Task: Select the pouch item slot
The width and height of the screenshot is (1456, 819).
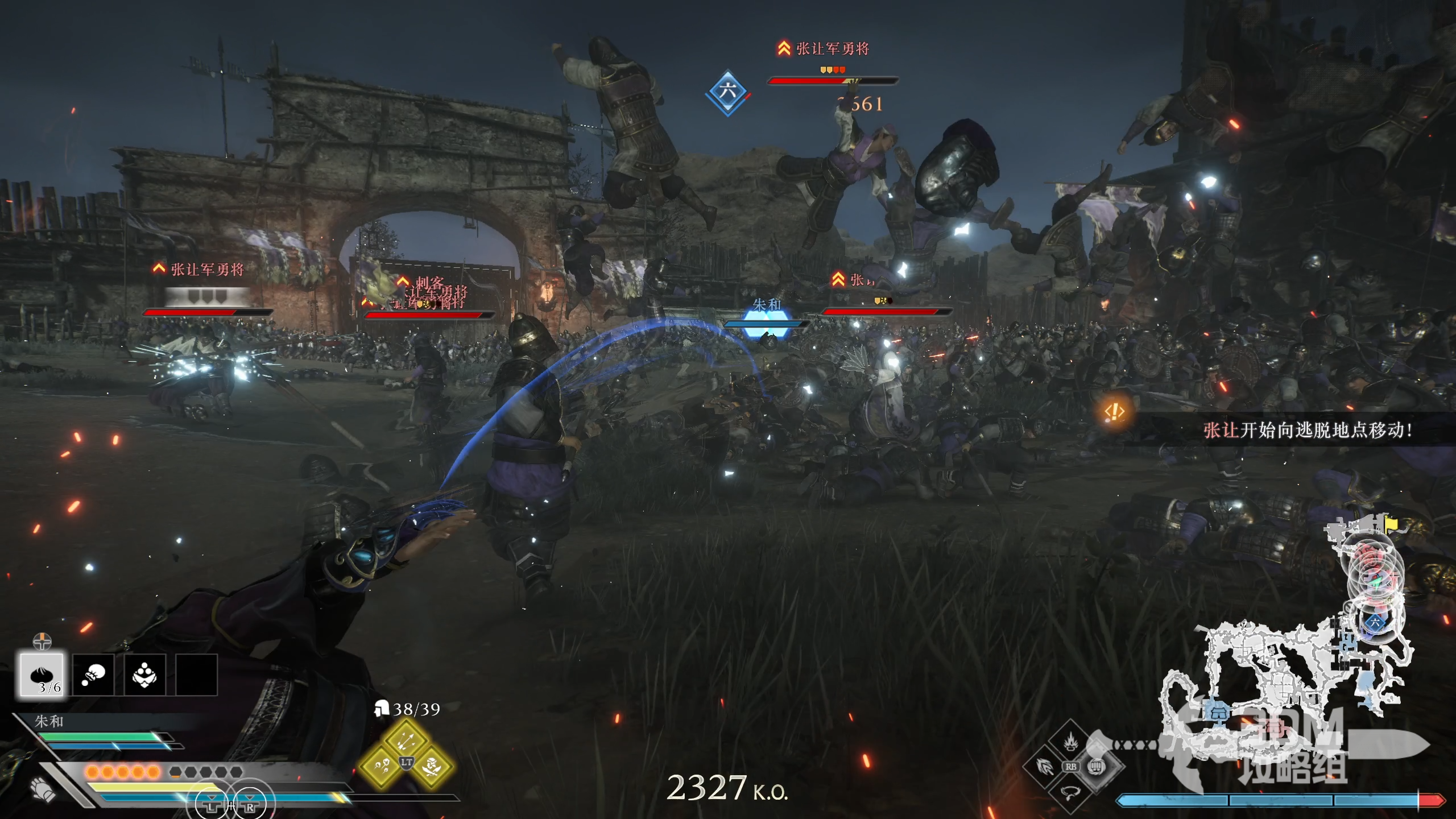Action: [x=93, y=675]
